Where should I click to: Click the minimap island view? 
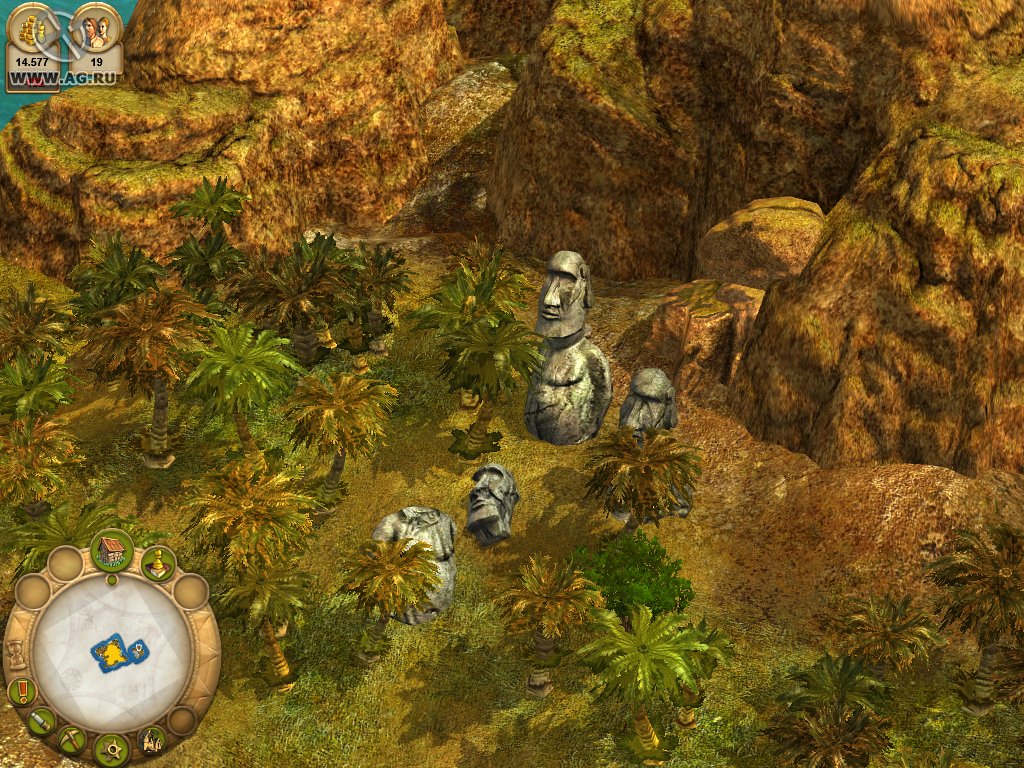tap(118, 653)
